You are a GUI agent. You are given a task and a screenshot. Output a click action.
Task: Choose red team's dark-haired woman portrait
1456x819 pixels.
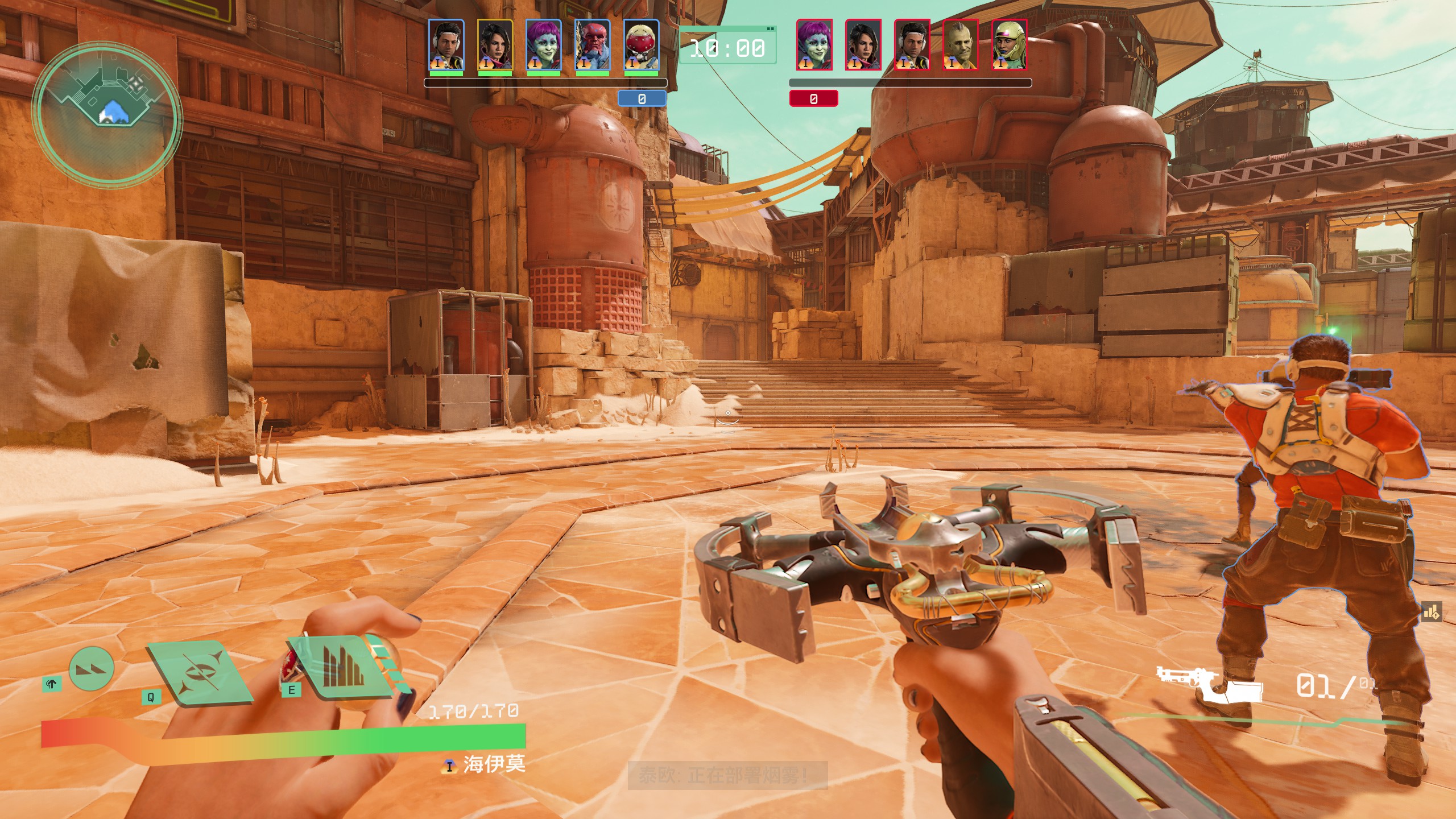coord(863,45)
